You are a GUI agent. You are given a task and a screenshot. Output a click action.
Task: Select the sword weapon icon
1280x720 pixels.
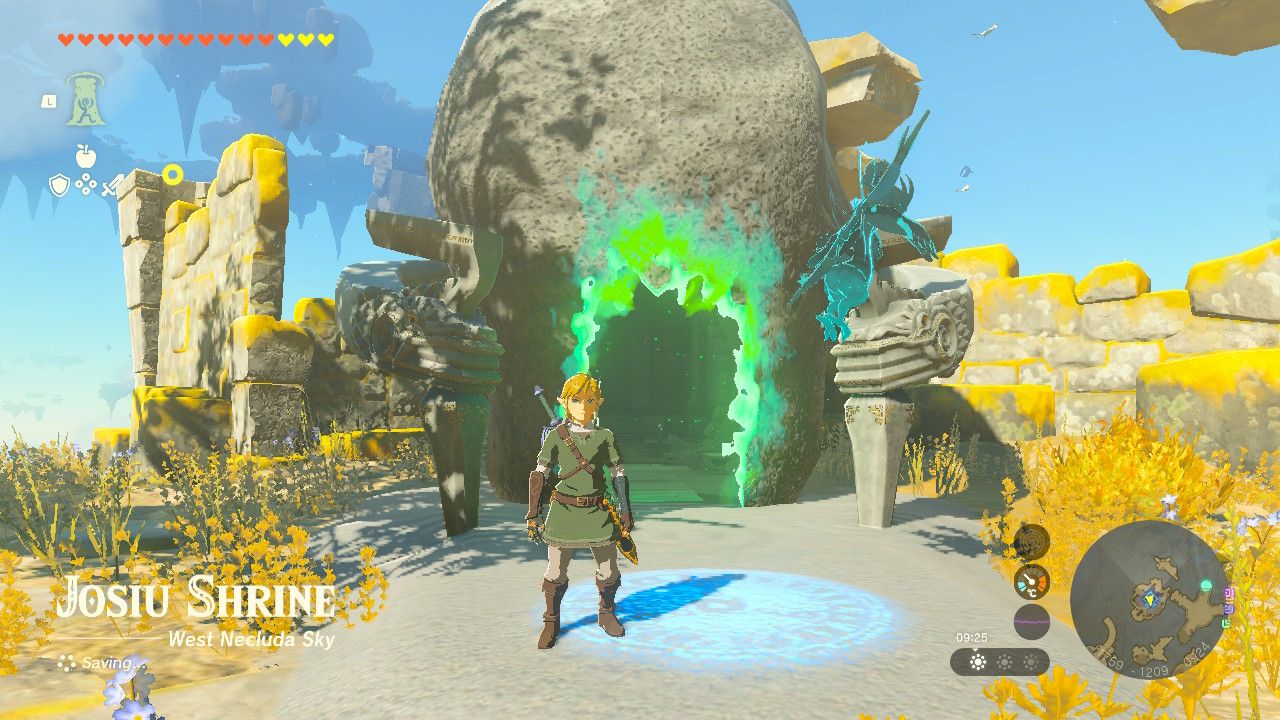110,187
